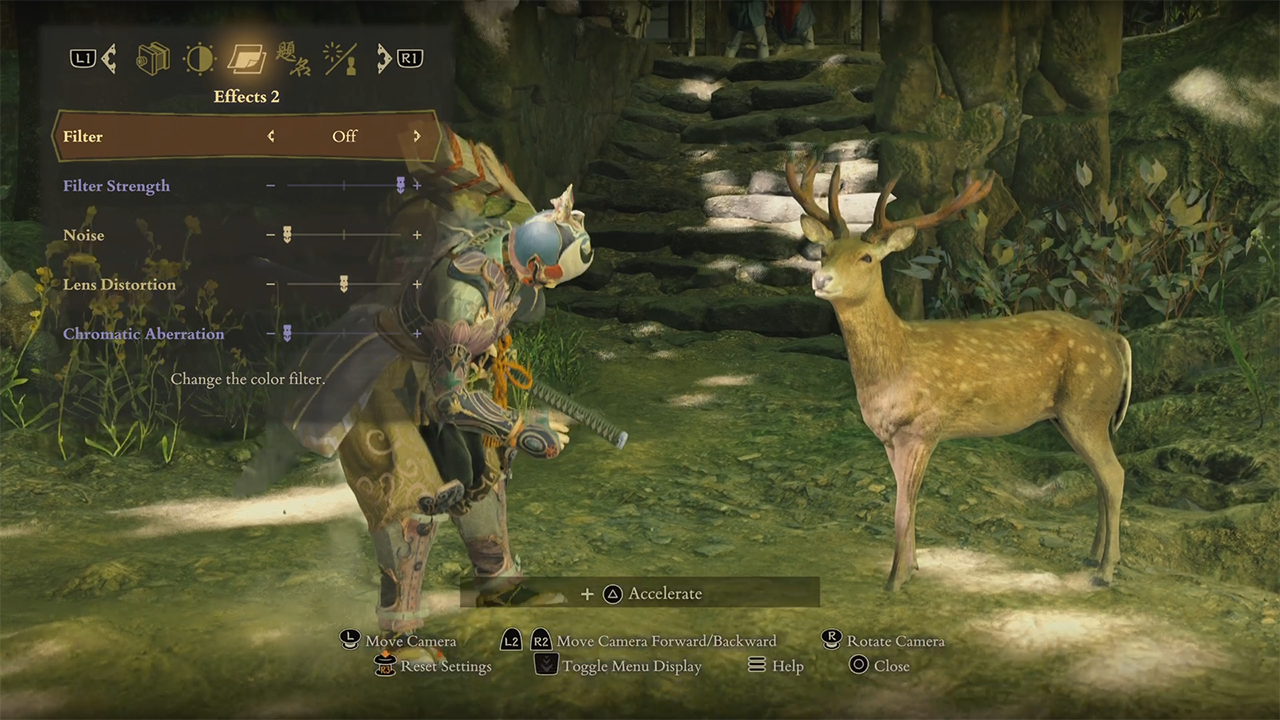
Task: Open the half-shaded circle brightness tab
Action: [199, 59]
